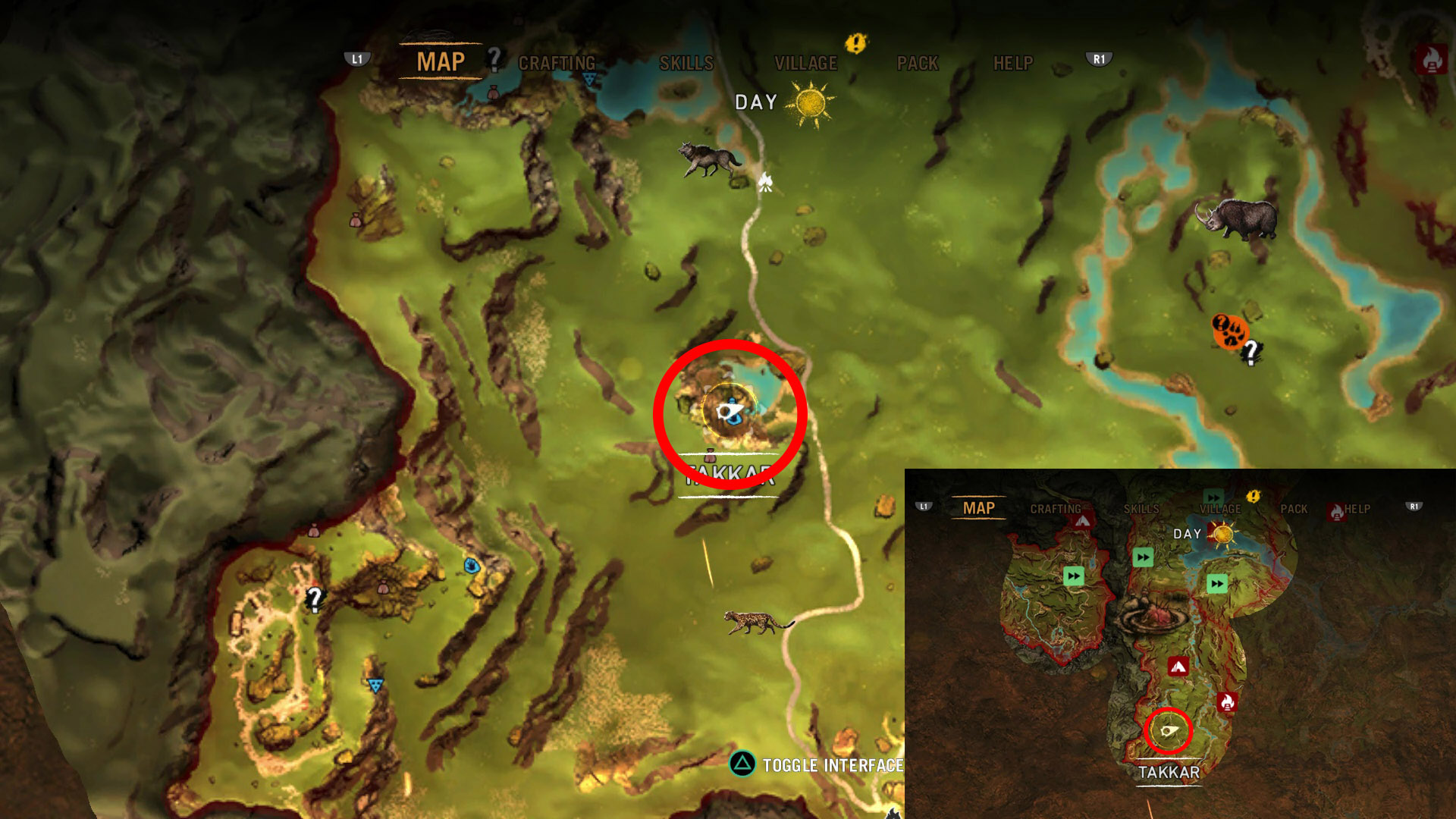Image resolution: width=1456 pixels, height=819 pixels.
Task: Go to the large VILLAGE tab
Action: click(805, 64)
